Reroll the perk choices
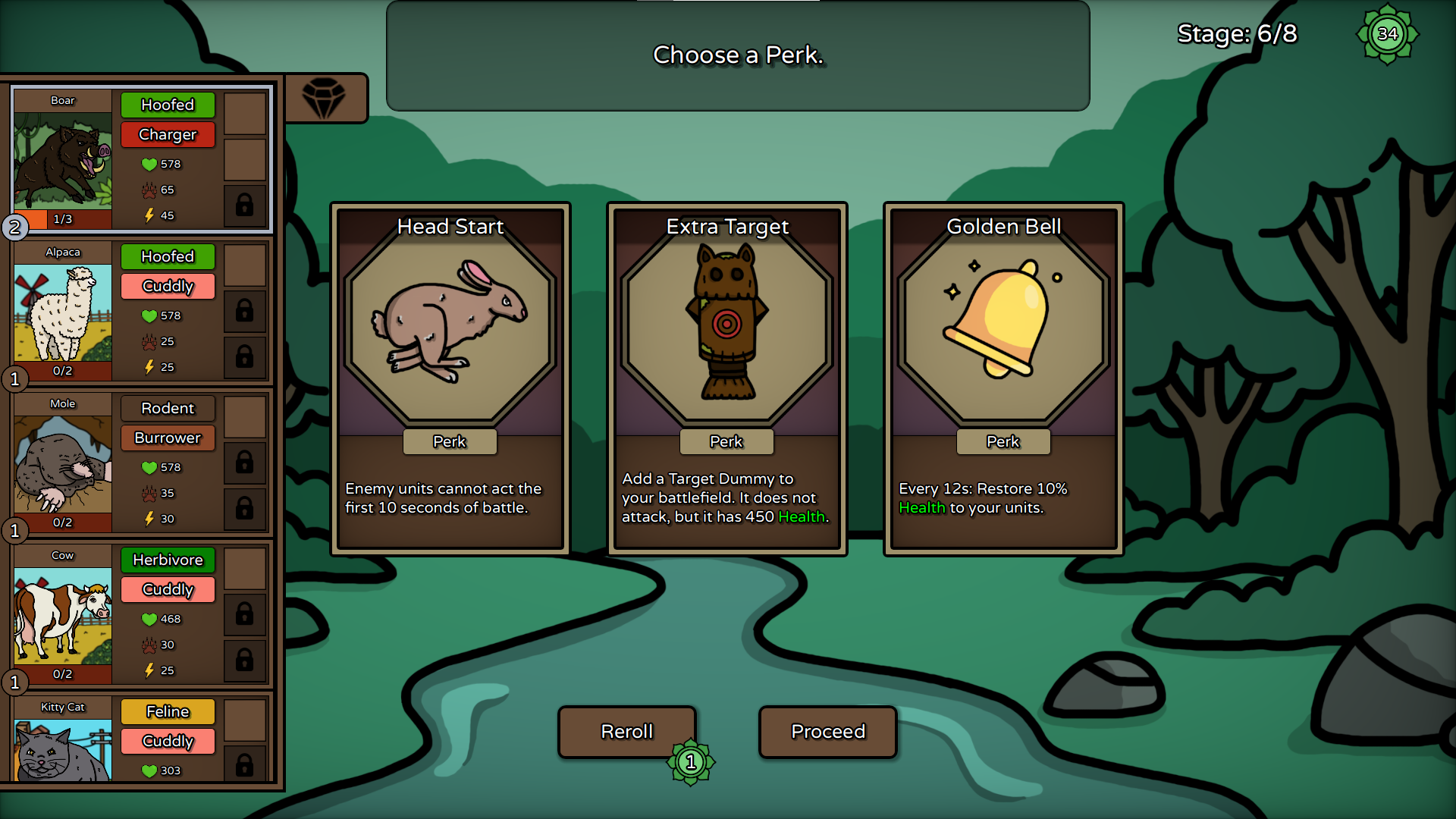The width and height of the screenshot is (1456, 819). (x=627, y=732)
